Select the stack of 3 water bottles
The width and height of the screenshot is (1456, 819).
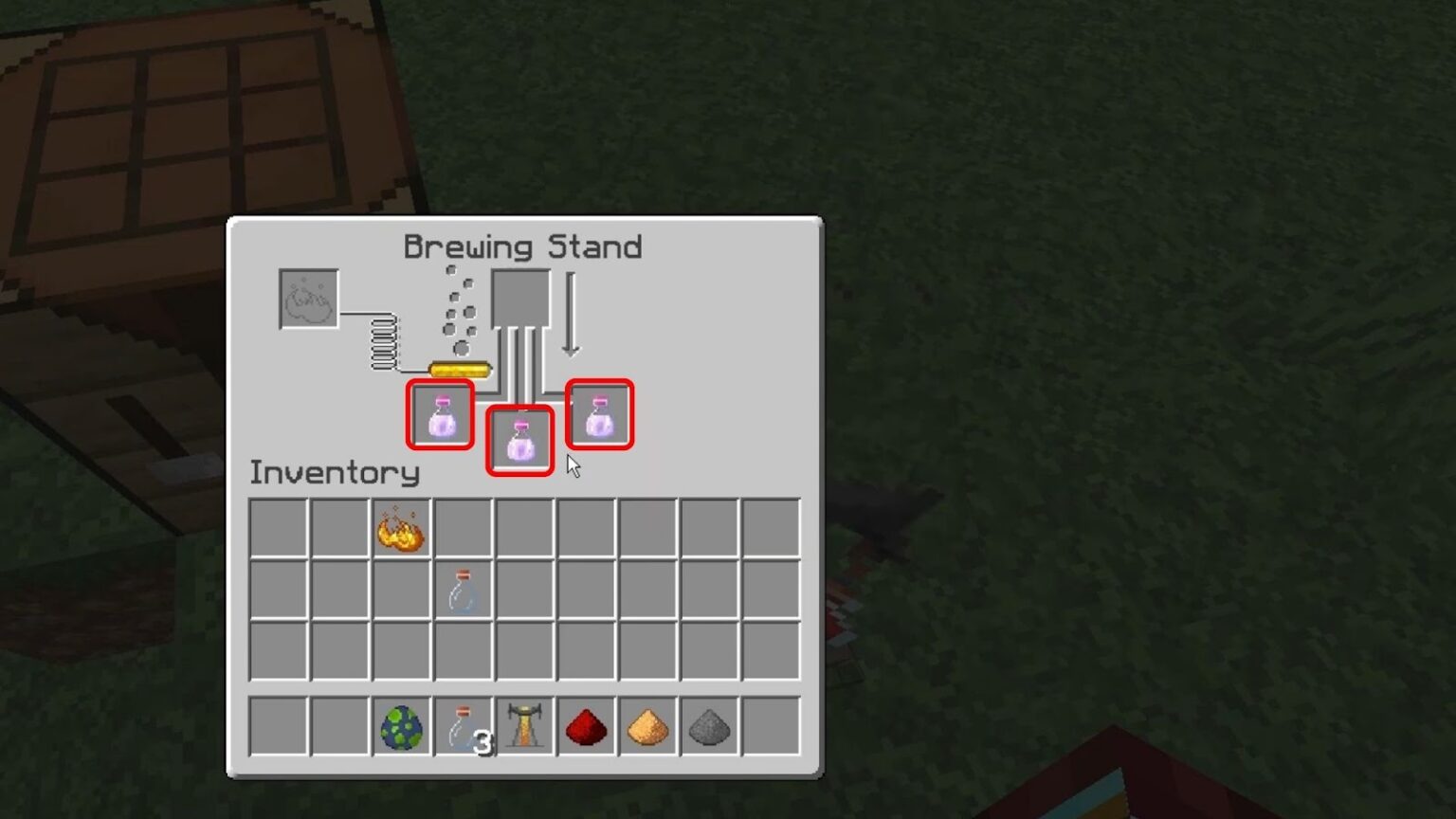(x=463, y=726)
